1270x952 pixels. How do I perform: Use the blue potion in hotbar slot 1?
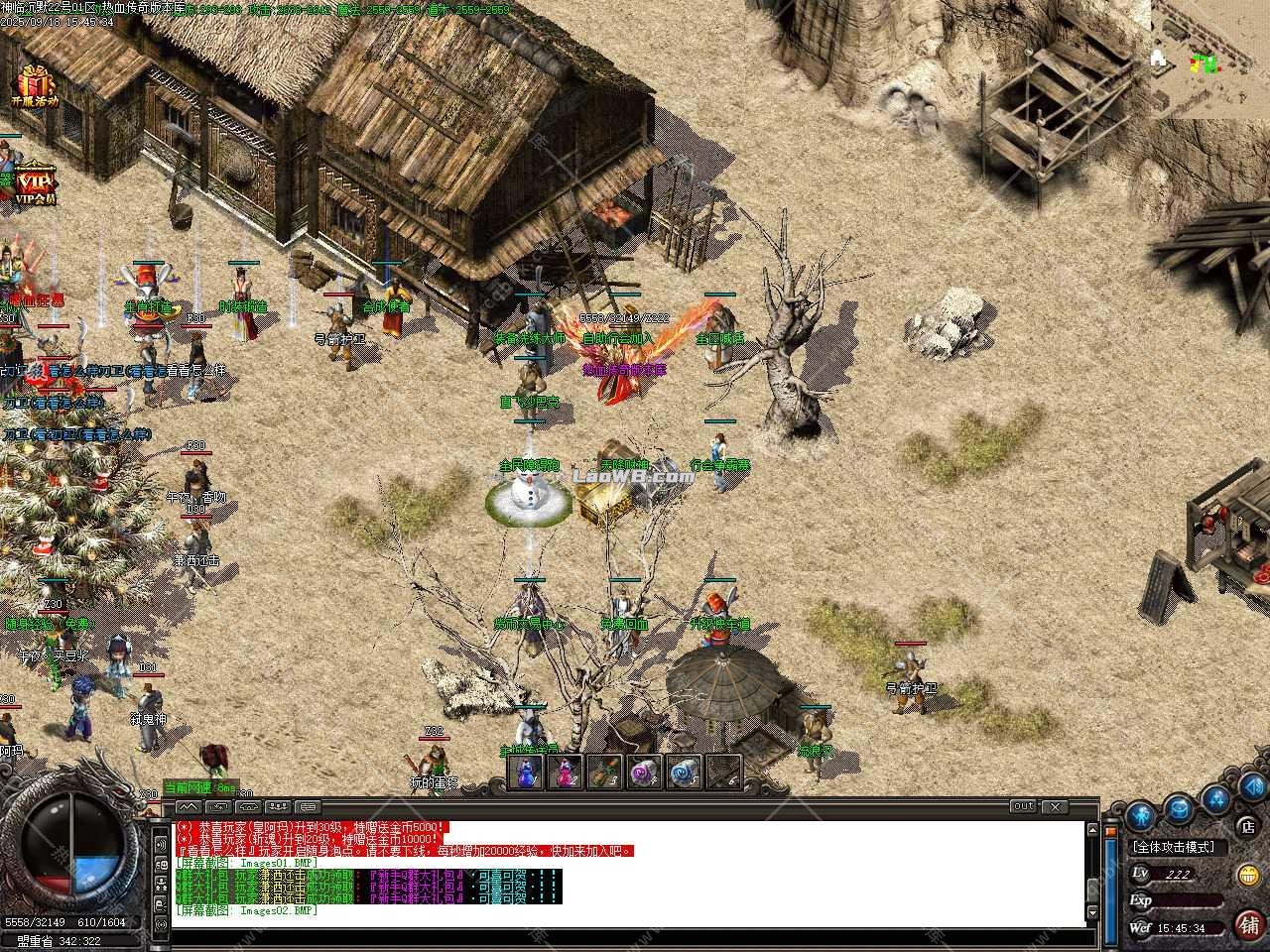pyautogui.click(x=526, y=773)
